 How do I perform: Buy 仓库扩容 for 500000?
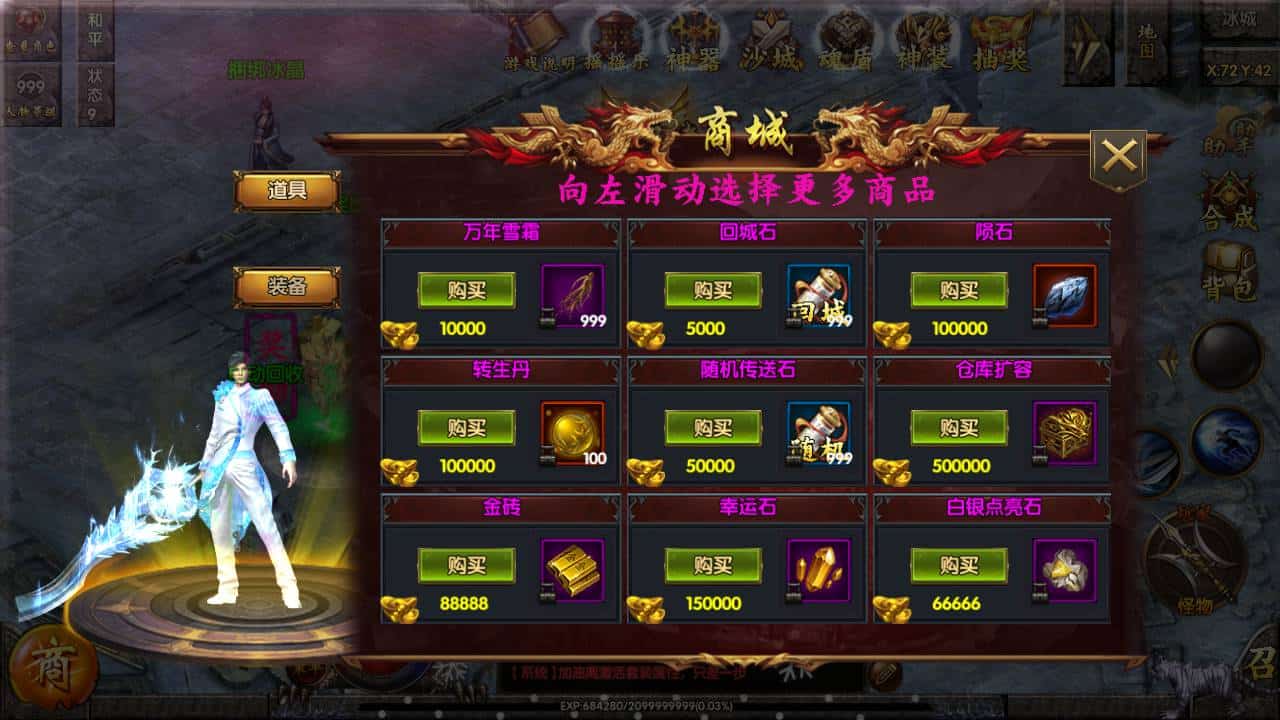pos(959,427)
